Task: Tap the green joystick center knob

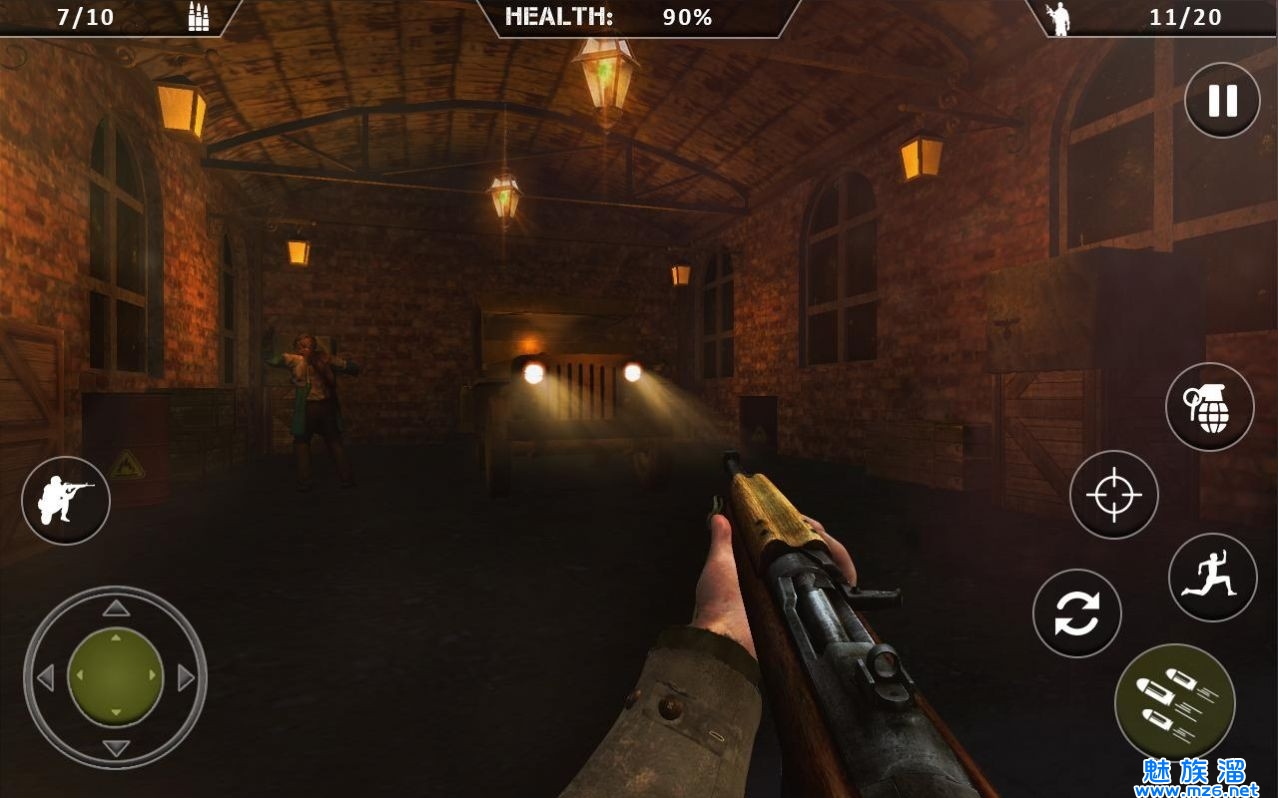Action: point(116,677)
